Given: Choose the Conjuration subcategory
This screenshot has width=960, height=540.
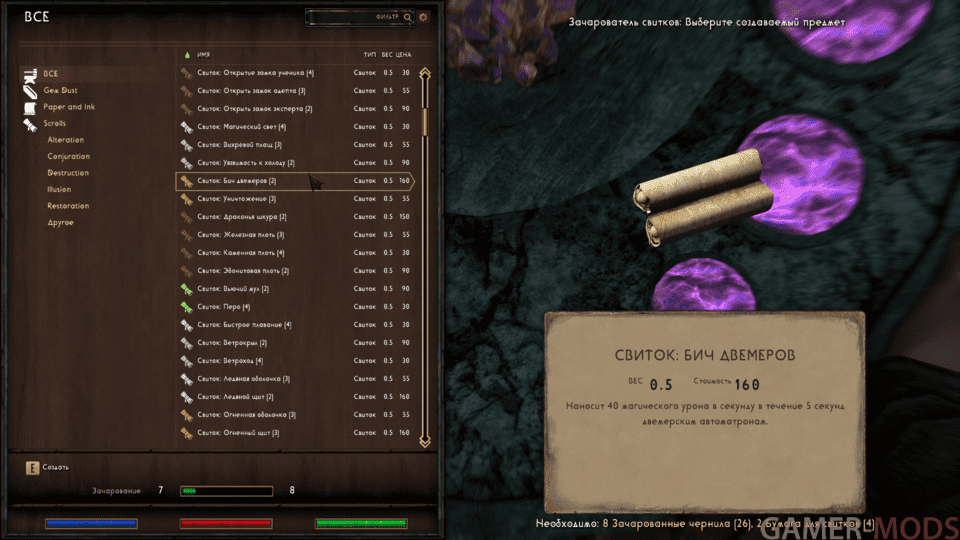Looking at the screenshot, I should 68,156.
